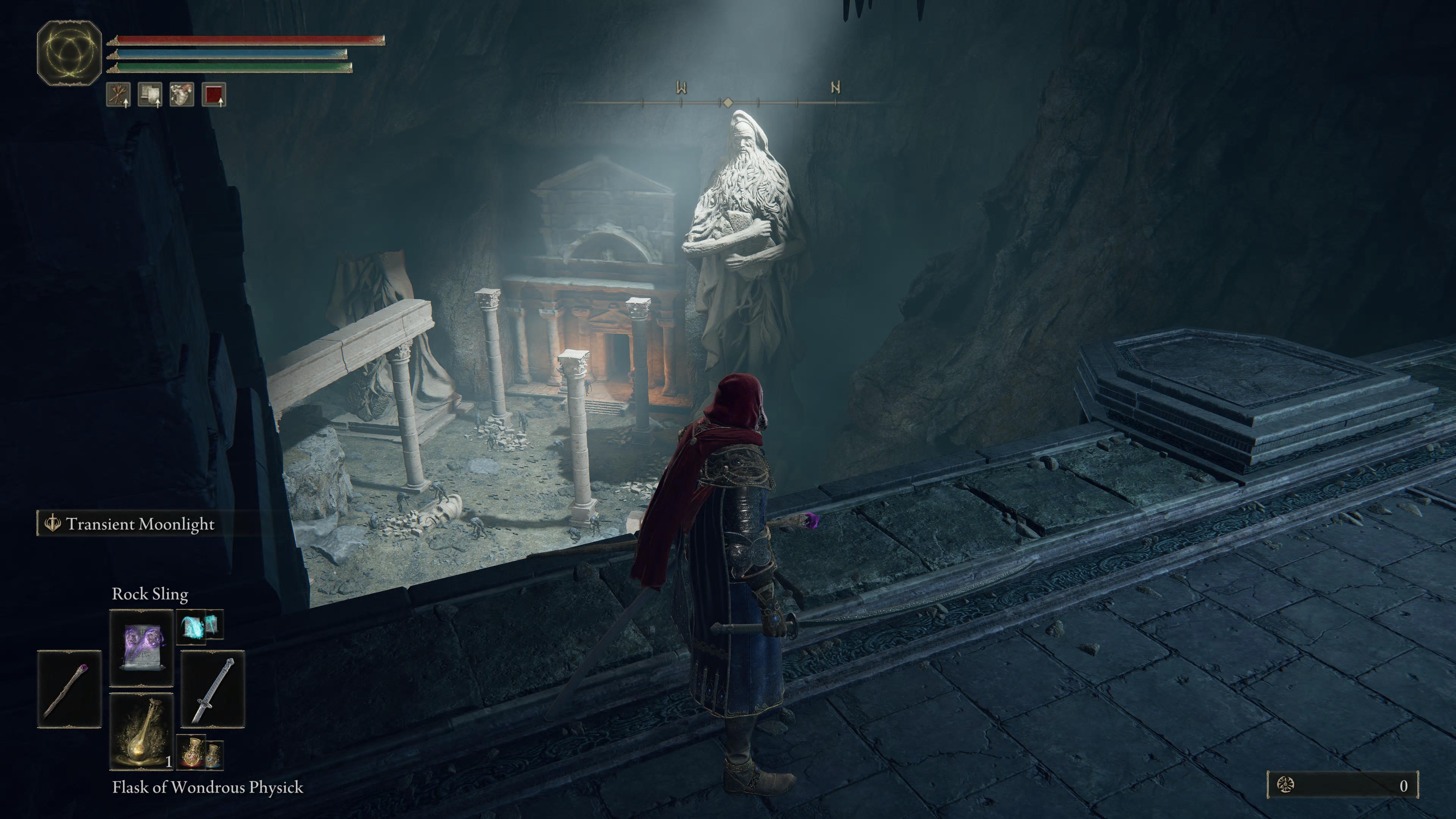Click the staff in the left-hand weapon slot
Image resolution: width=1456 pixels, height=819 pixels.
click(x=69, y=689)
